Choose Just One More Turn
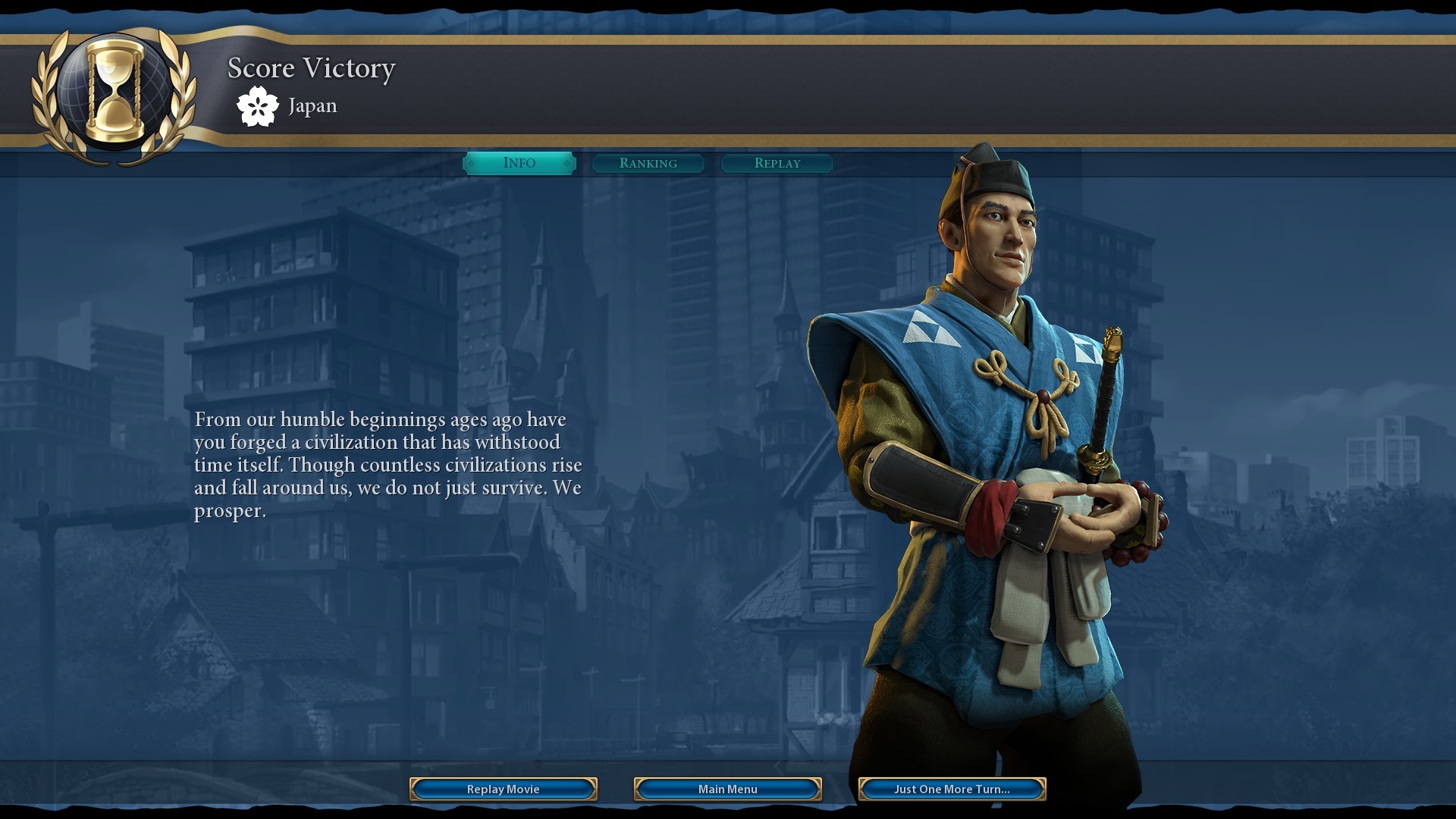 pyautogui.click(x=952, y=789)
